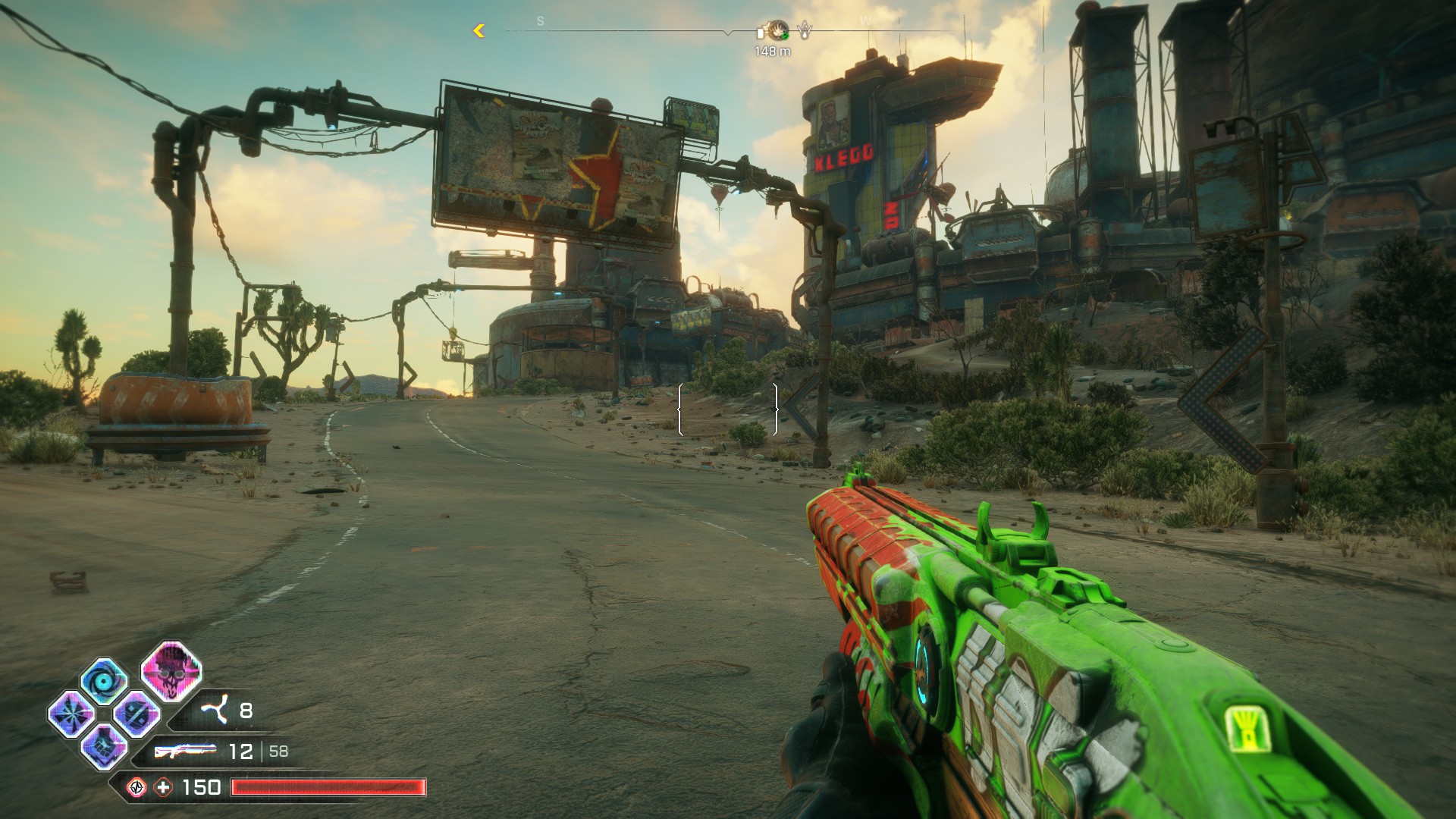Click the round location marker on compass
This screenshot has height=819, width=1456.
click(x=777, y=31)
